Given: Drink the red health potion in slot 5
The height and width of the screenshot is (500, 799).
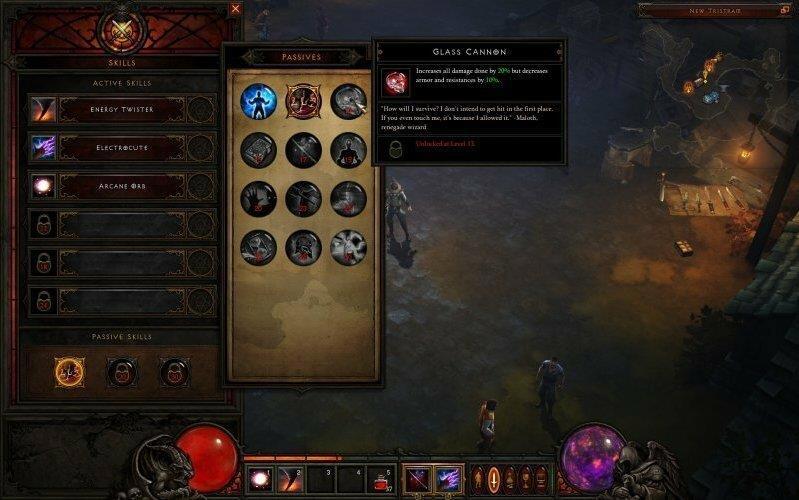Looking at the screenshot, I should point(381,479).
